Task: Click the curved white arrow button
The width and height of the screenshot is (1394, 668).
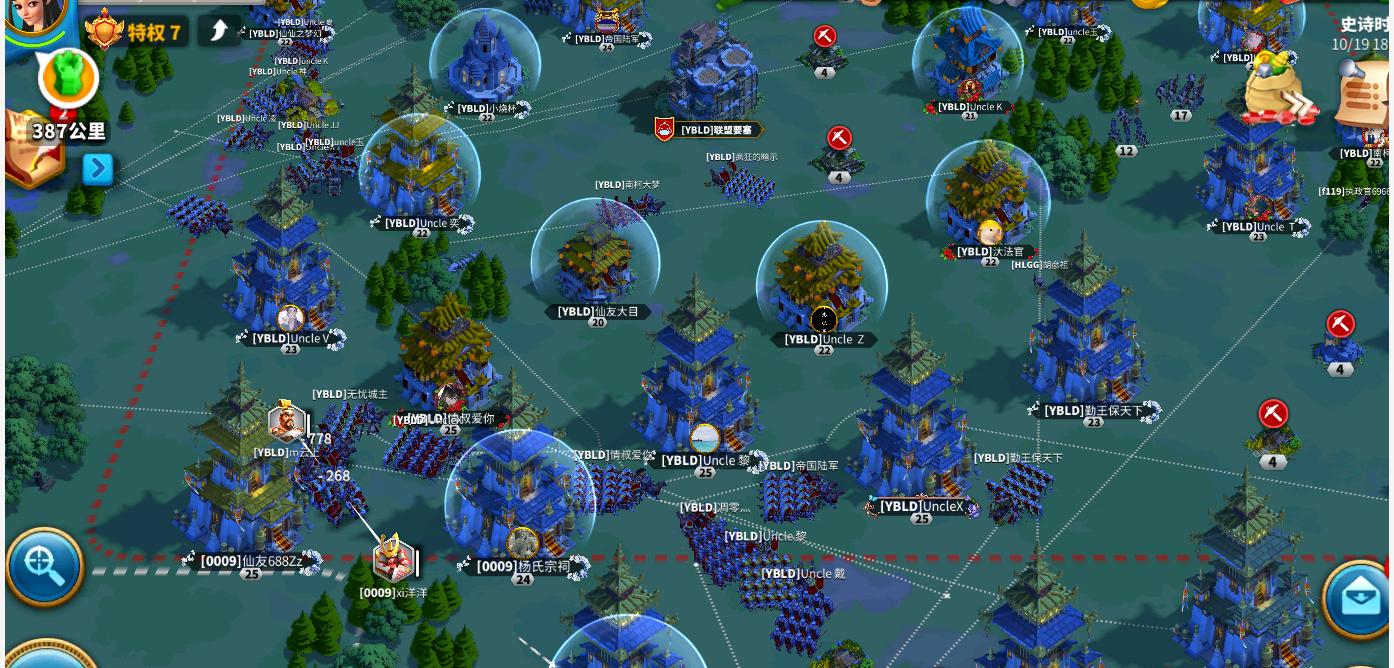Action: click(218, 31)
